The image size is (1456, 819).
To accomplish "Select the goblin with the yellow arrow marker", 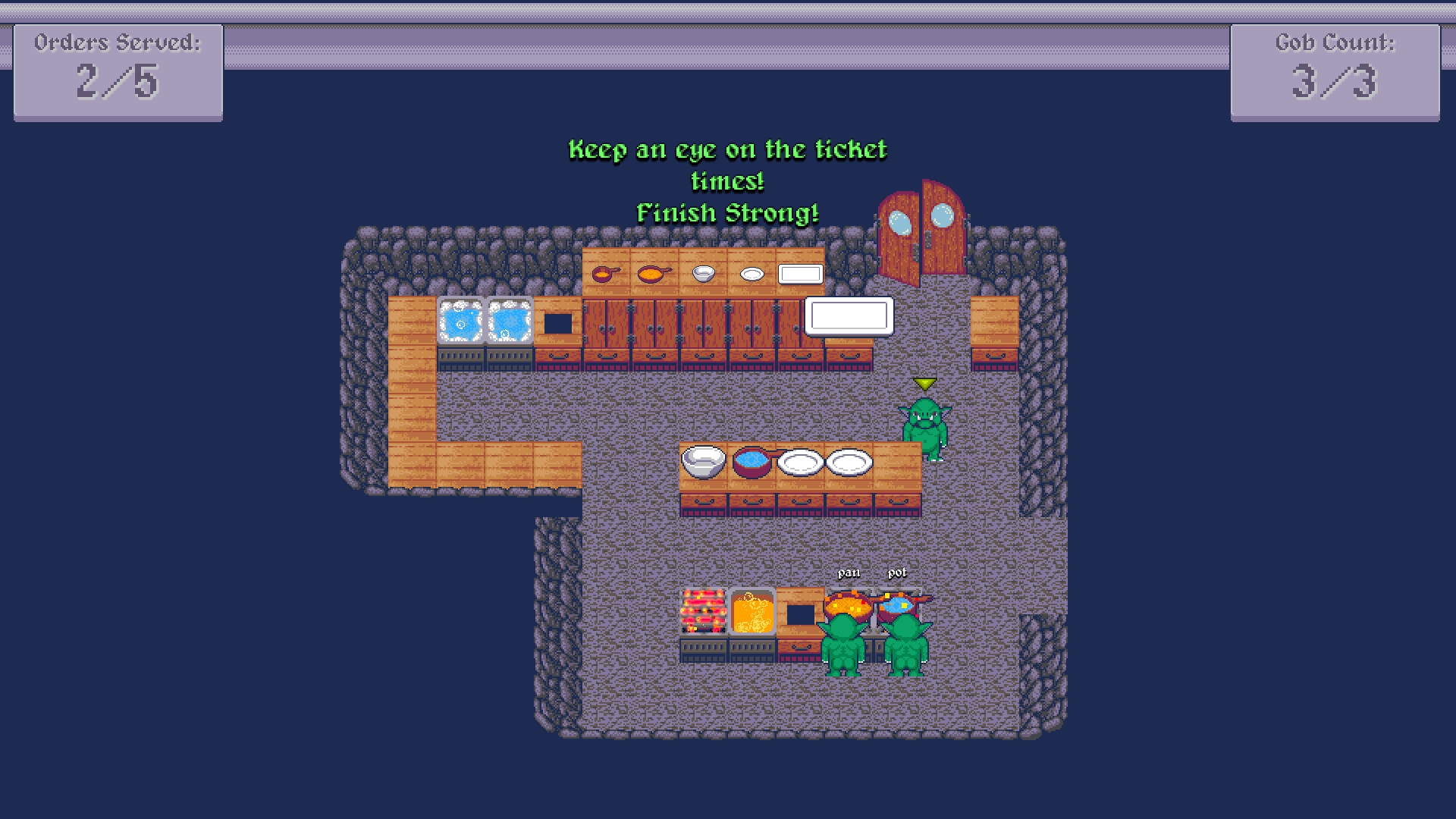I will 924,427.
